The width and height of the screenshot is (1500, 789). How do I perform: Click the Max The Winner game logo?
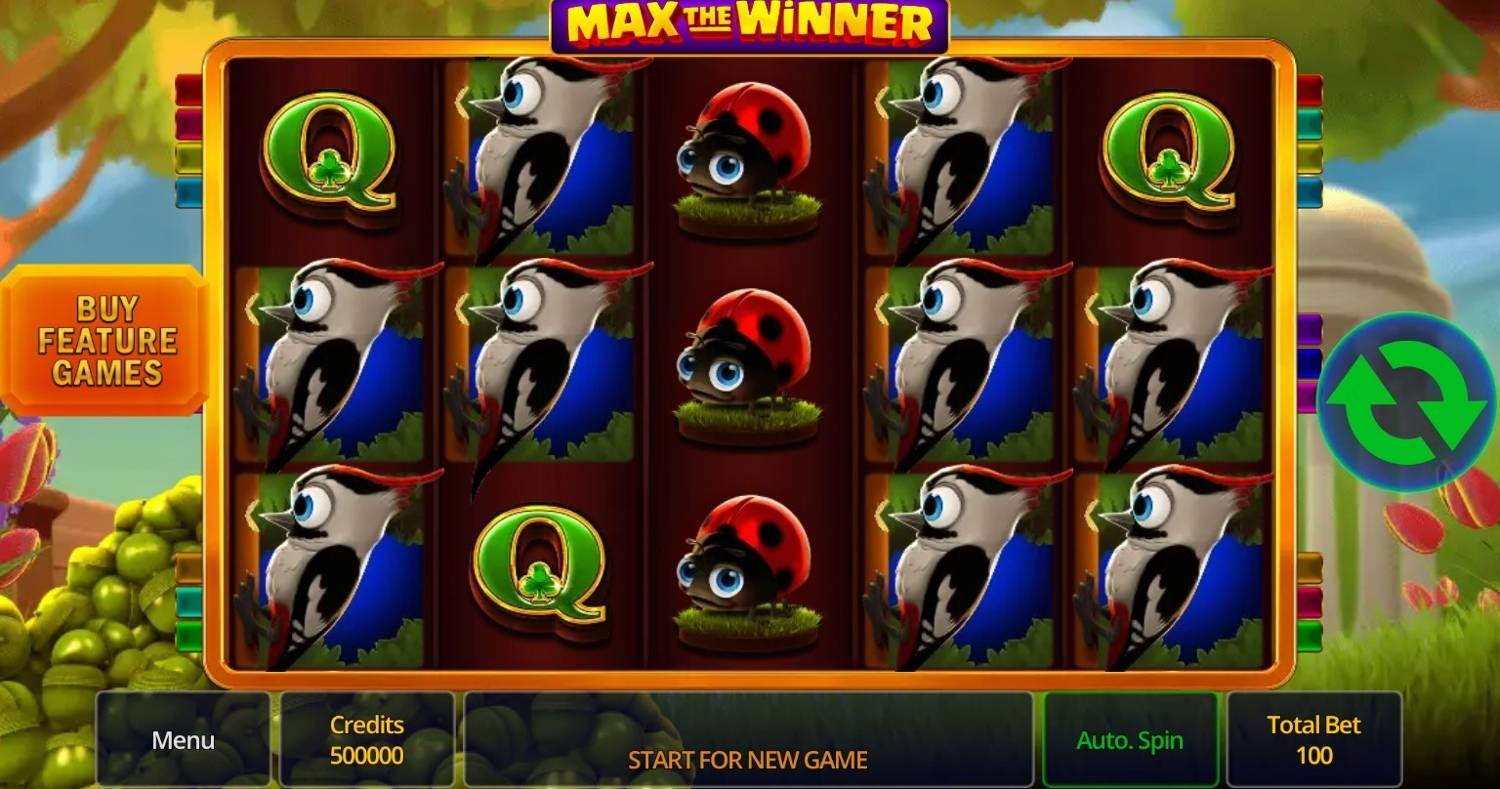point(750,25)
